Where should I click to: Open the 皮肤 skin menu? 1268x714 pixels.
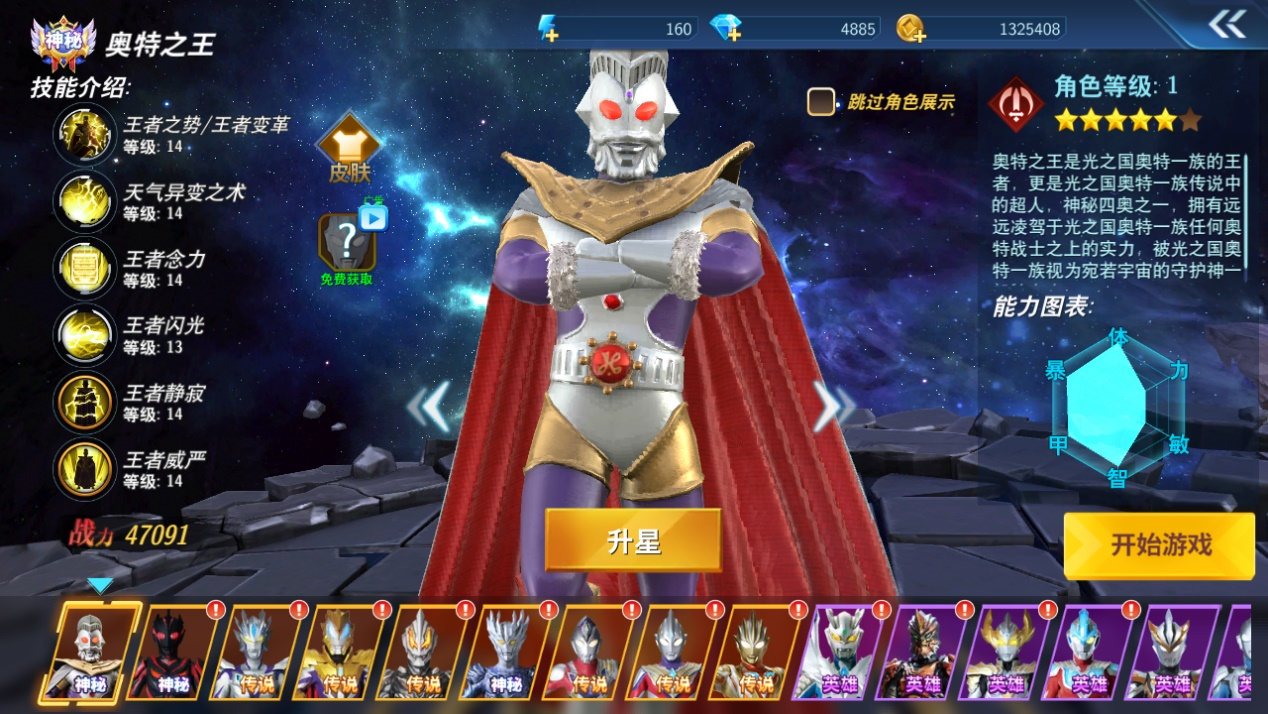click(x=349, y=151)
